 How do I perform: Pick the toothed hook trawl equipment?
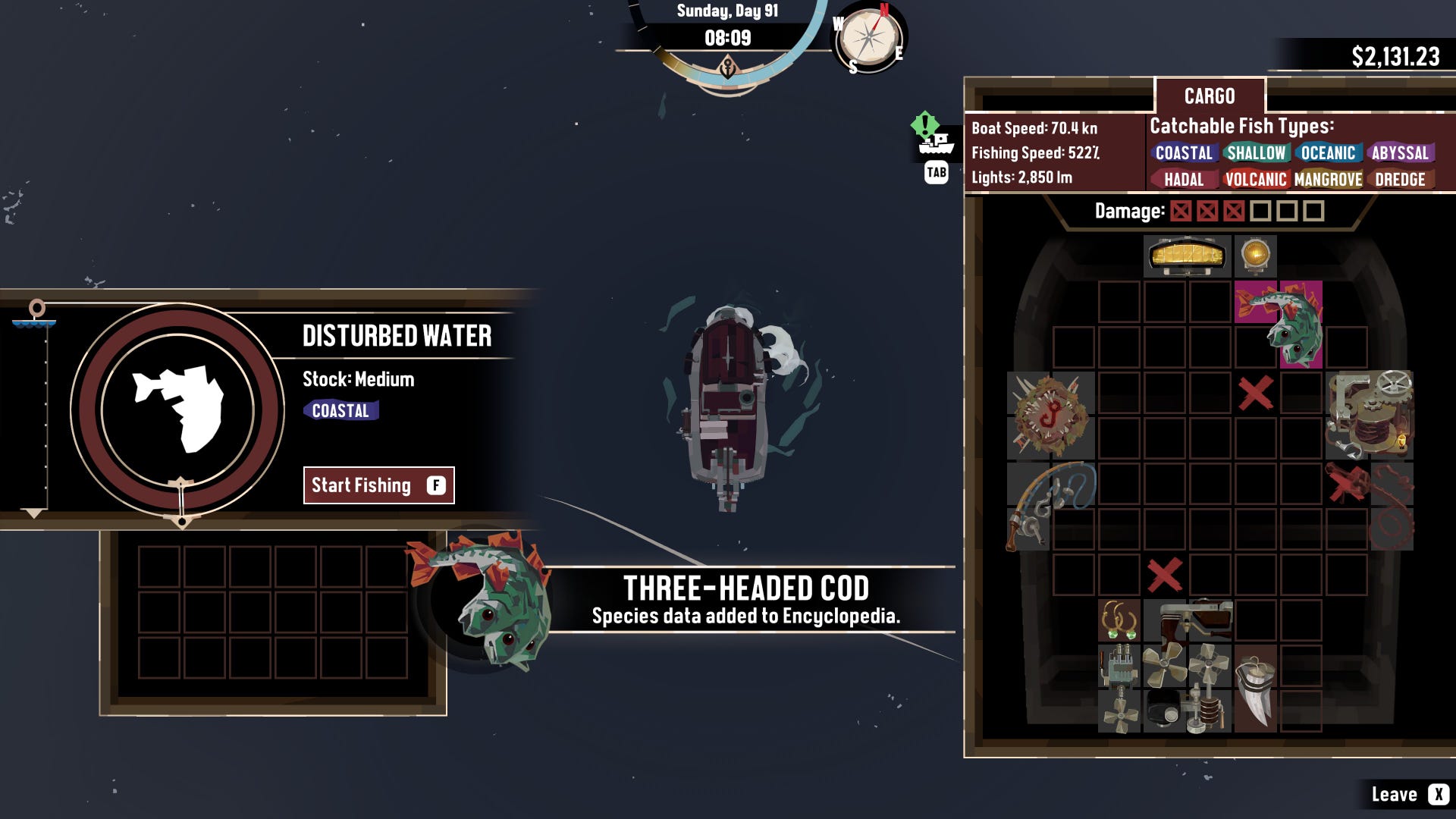[1051, 415]
